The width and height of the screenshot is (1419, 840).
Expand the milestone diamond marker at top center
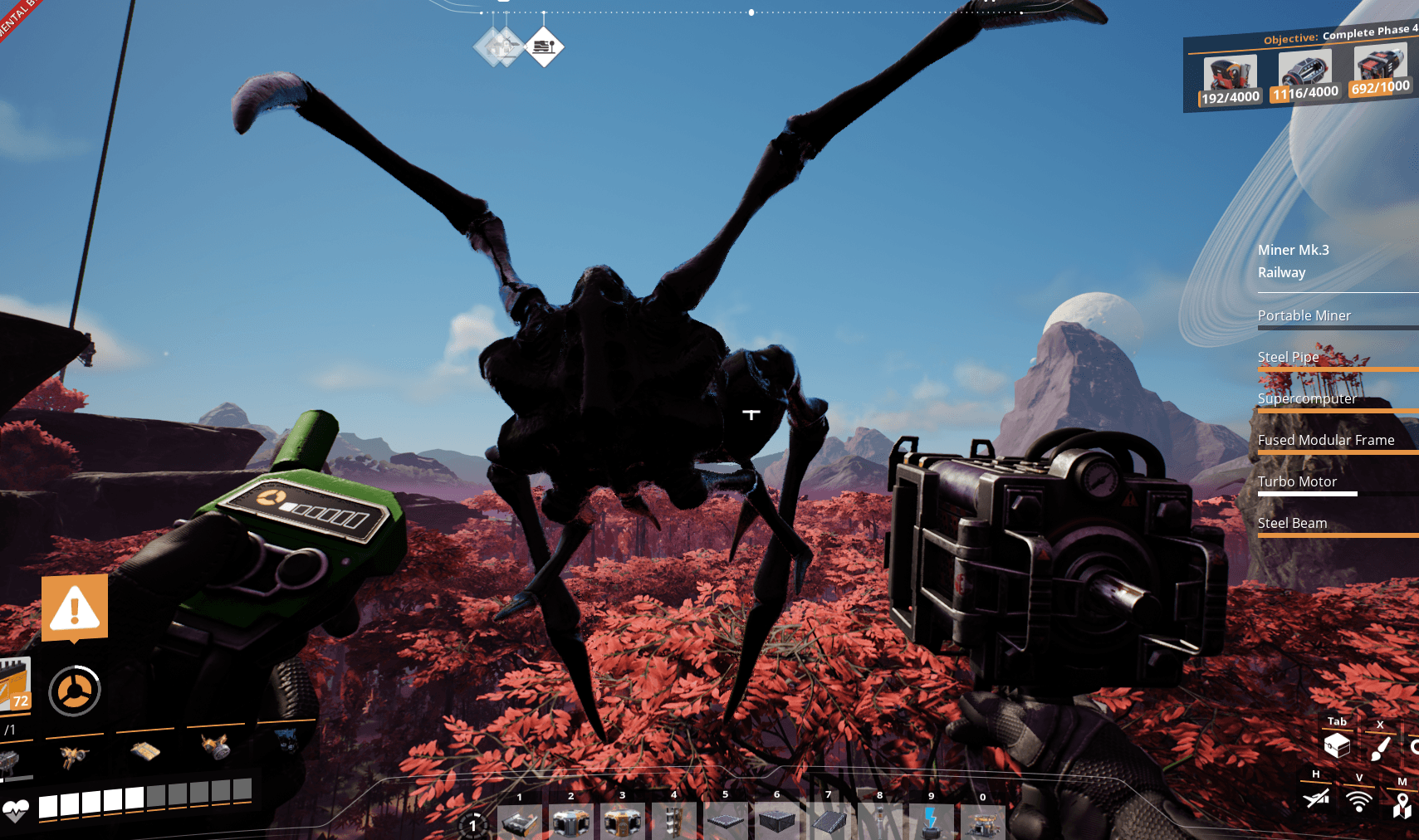coord(544,47)
